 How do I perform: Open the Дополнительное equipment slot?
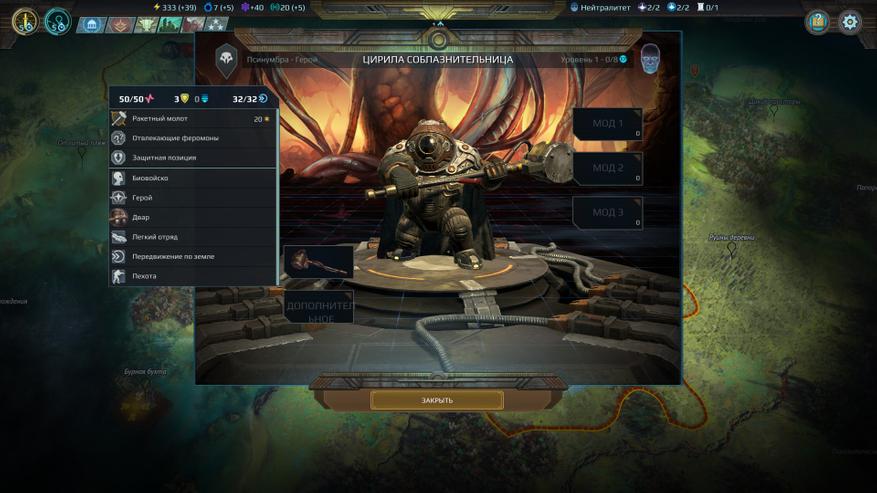tap(319, 309)
